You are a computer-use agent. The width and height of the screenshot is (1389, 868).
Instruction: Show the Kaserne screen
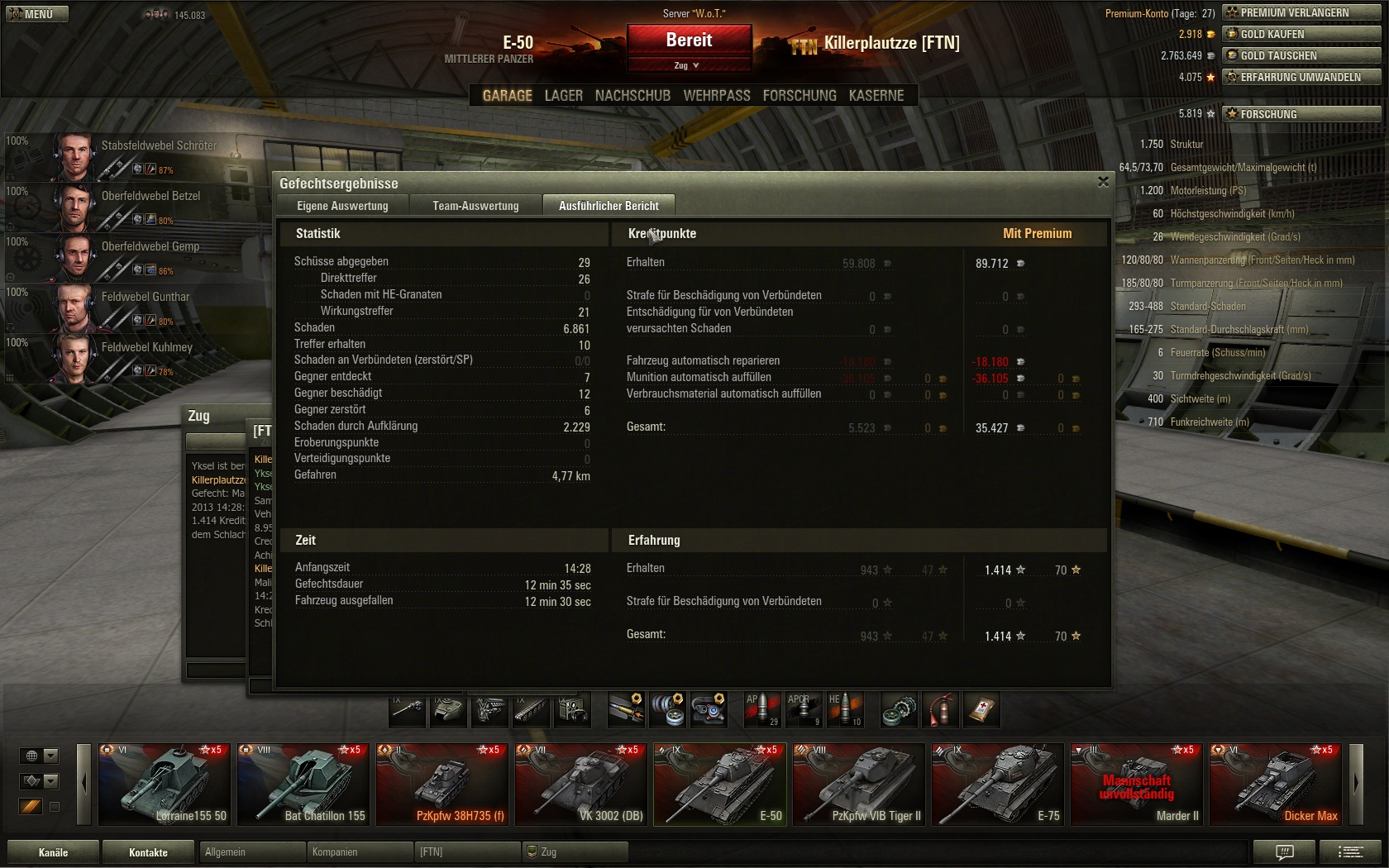[876, 96]
